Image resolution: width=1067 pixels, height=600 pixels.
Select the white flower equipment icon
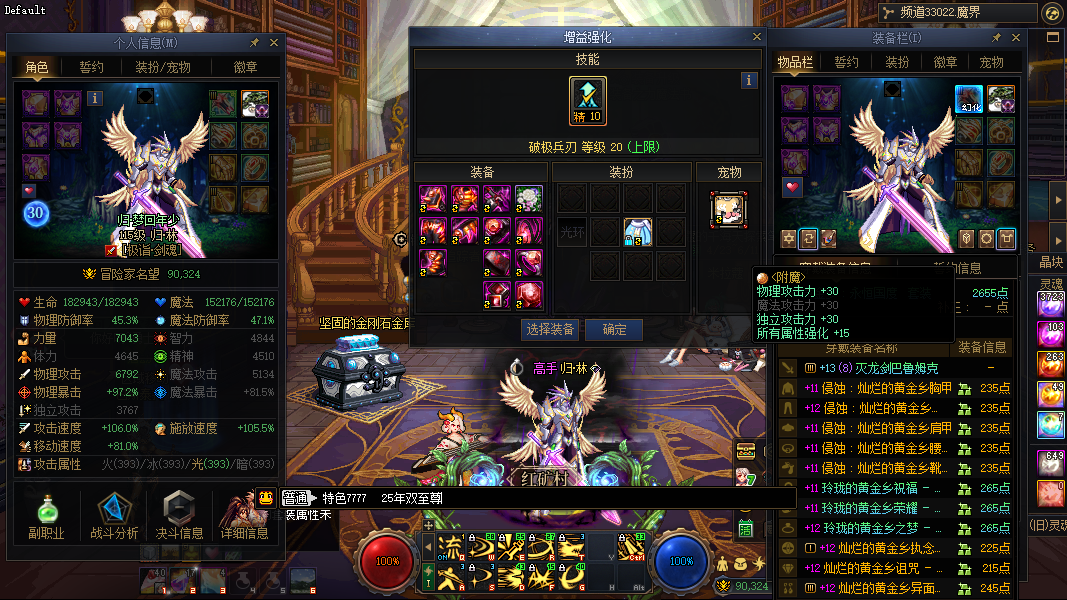(x=529, y=198)
